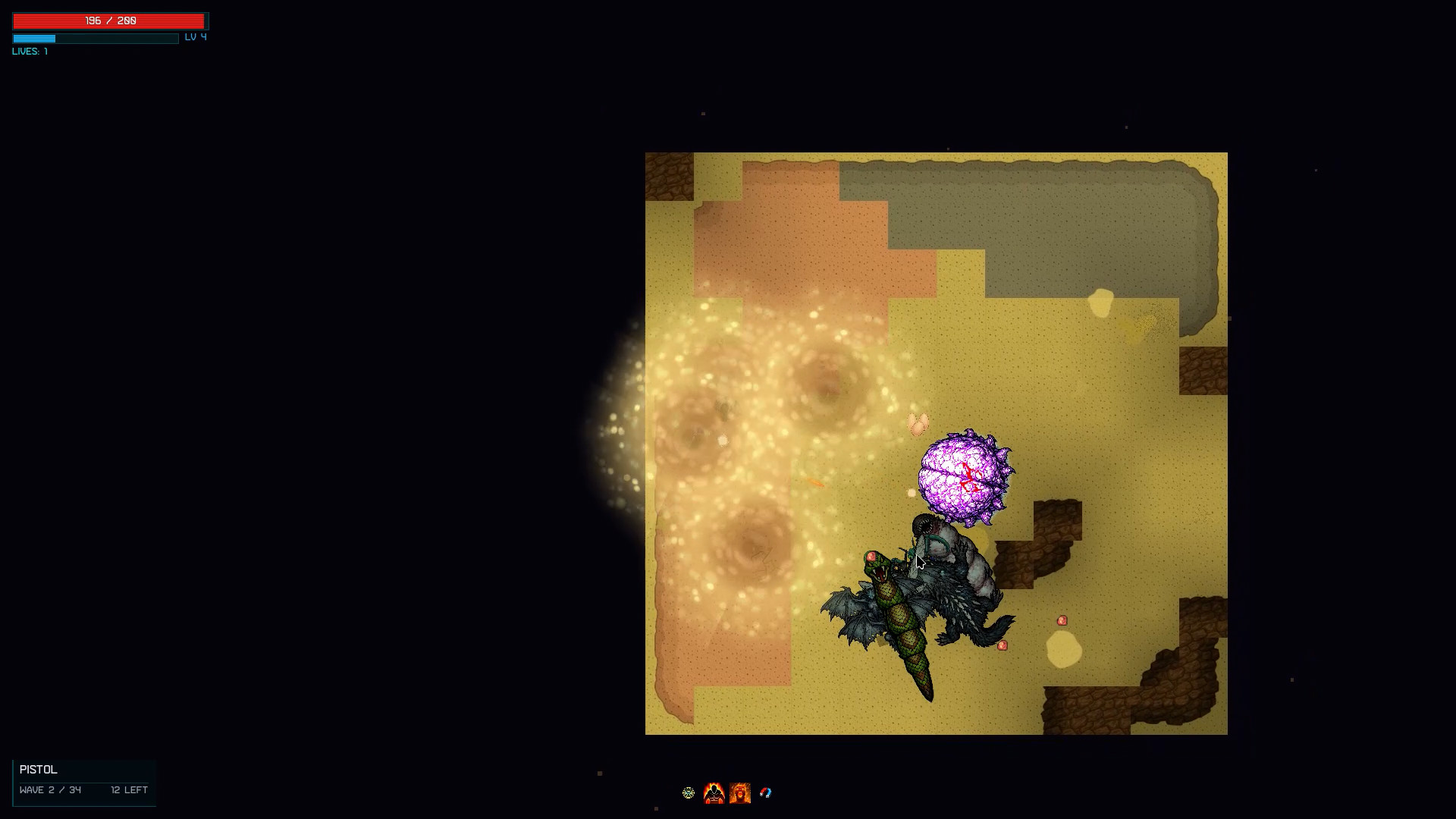This screenshot has width=1456, height=819.
Task: Select the magnet pickup buff icon
Action: pyautogui.click(x=766, y=793)
